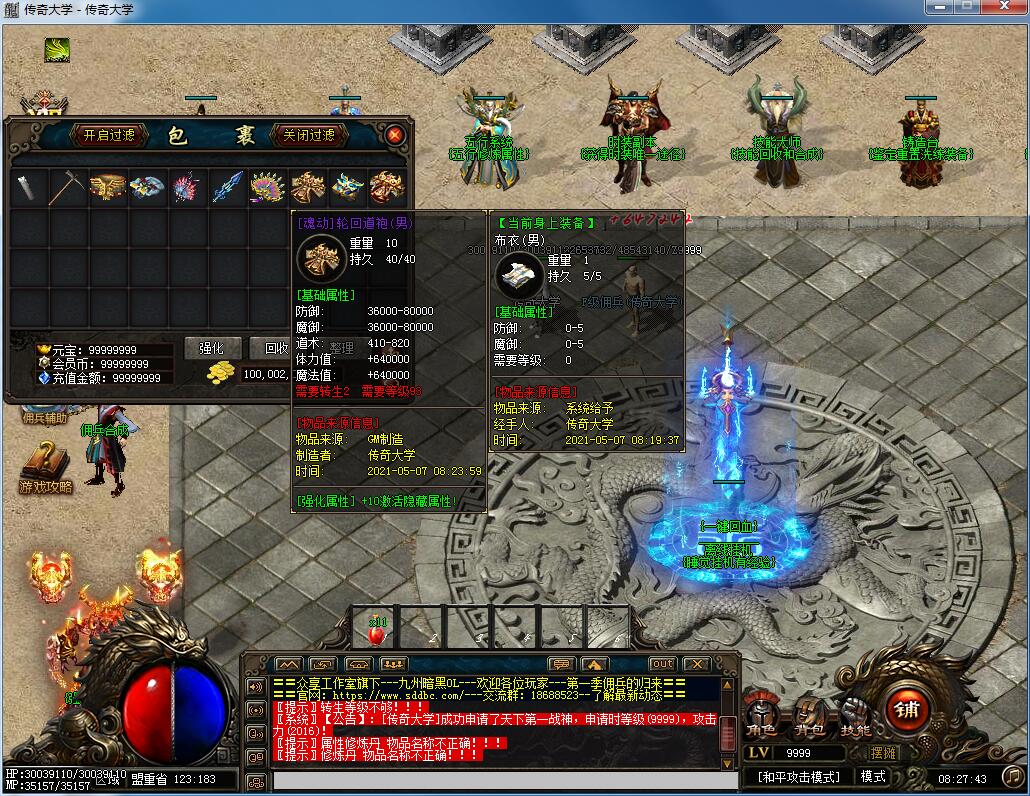Open the round red 铺 shop button
Image resolution: width=1030 pixels, height=796 pixels.
(908, 709)
